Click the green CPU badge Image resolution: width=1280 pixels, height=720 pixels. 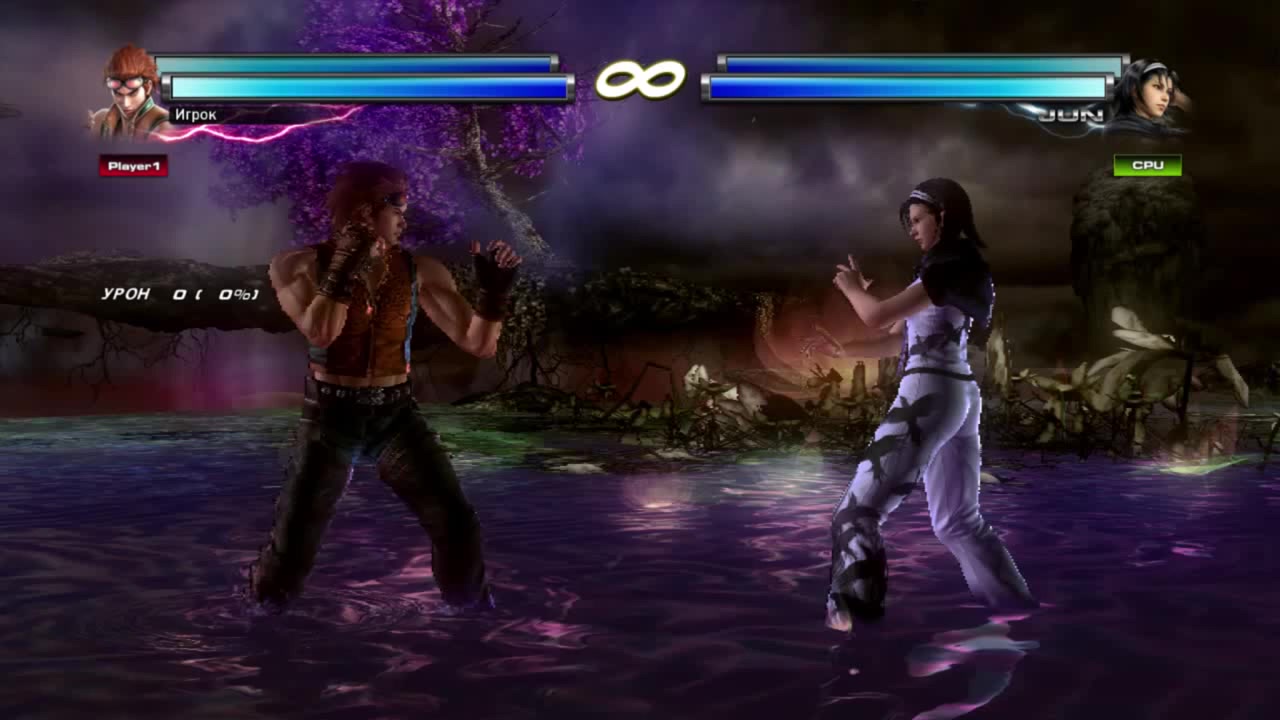pyautogui.click(x=1147, y=165)
